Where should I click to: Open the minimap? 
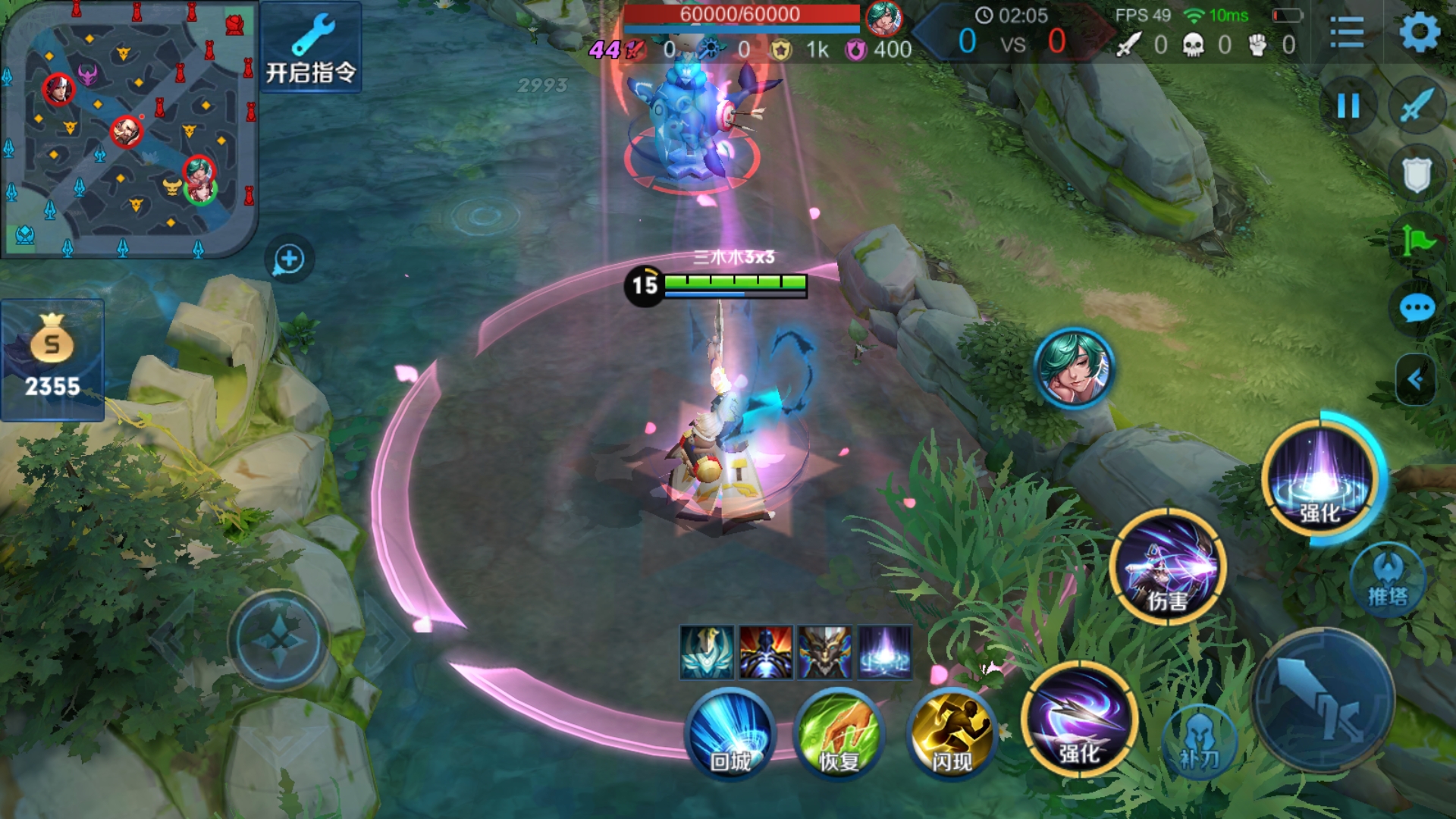point(129,129)
